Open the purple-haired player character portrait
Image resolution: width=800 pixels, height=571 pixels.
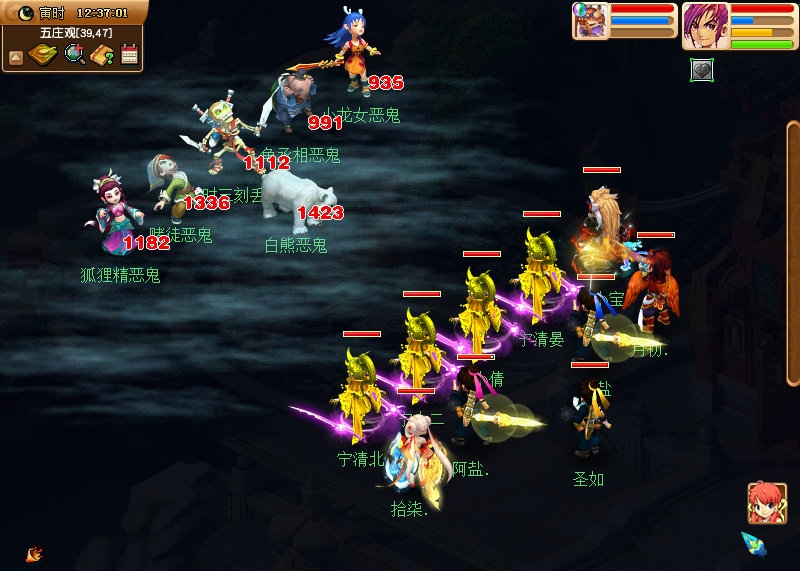pos(705,25)
